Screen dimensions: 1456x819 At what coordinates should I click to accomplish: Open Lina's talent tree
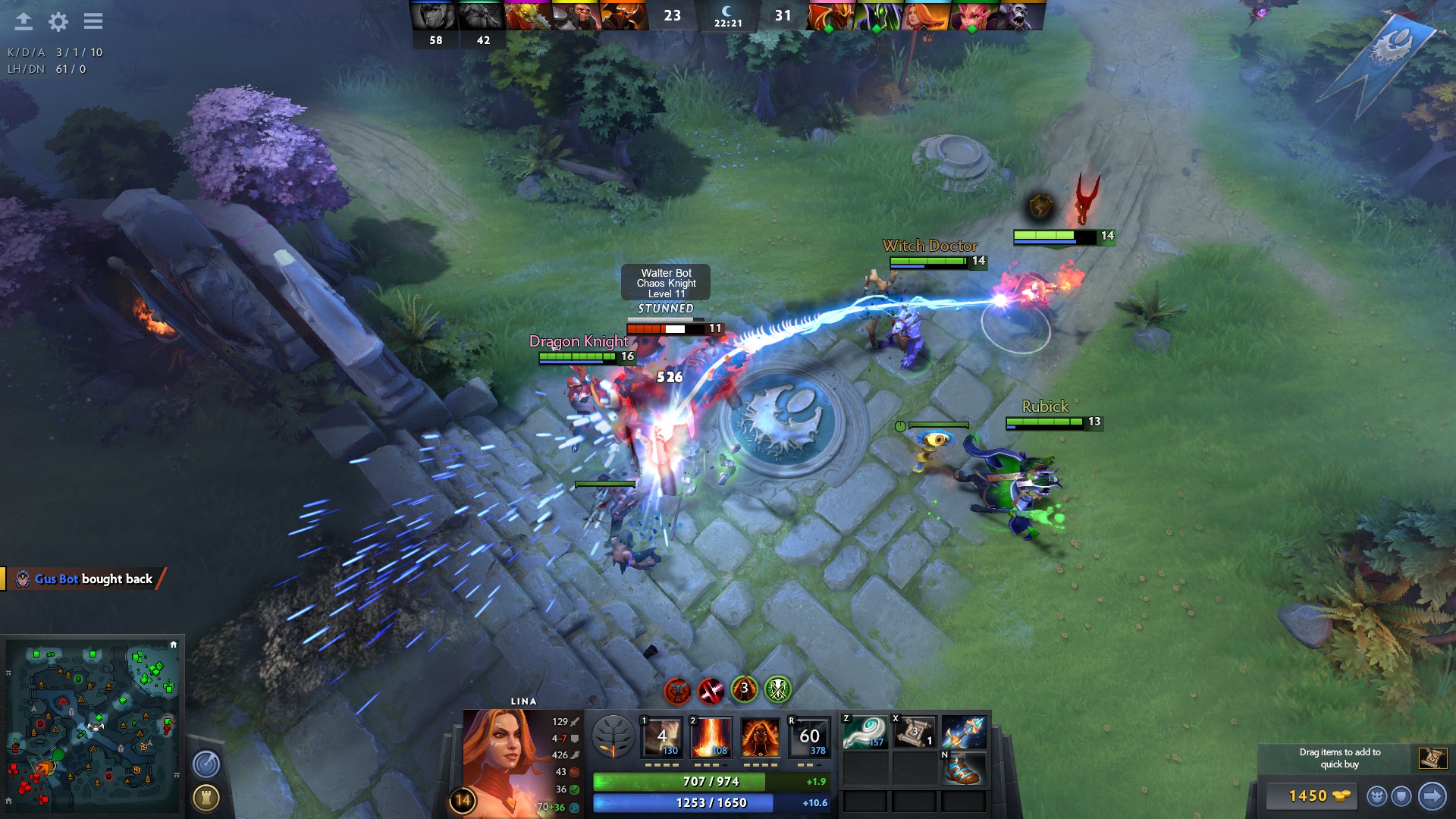[x=613, y=737]
